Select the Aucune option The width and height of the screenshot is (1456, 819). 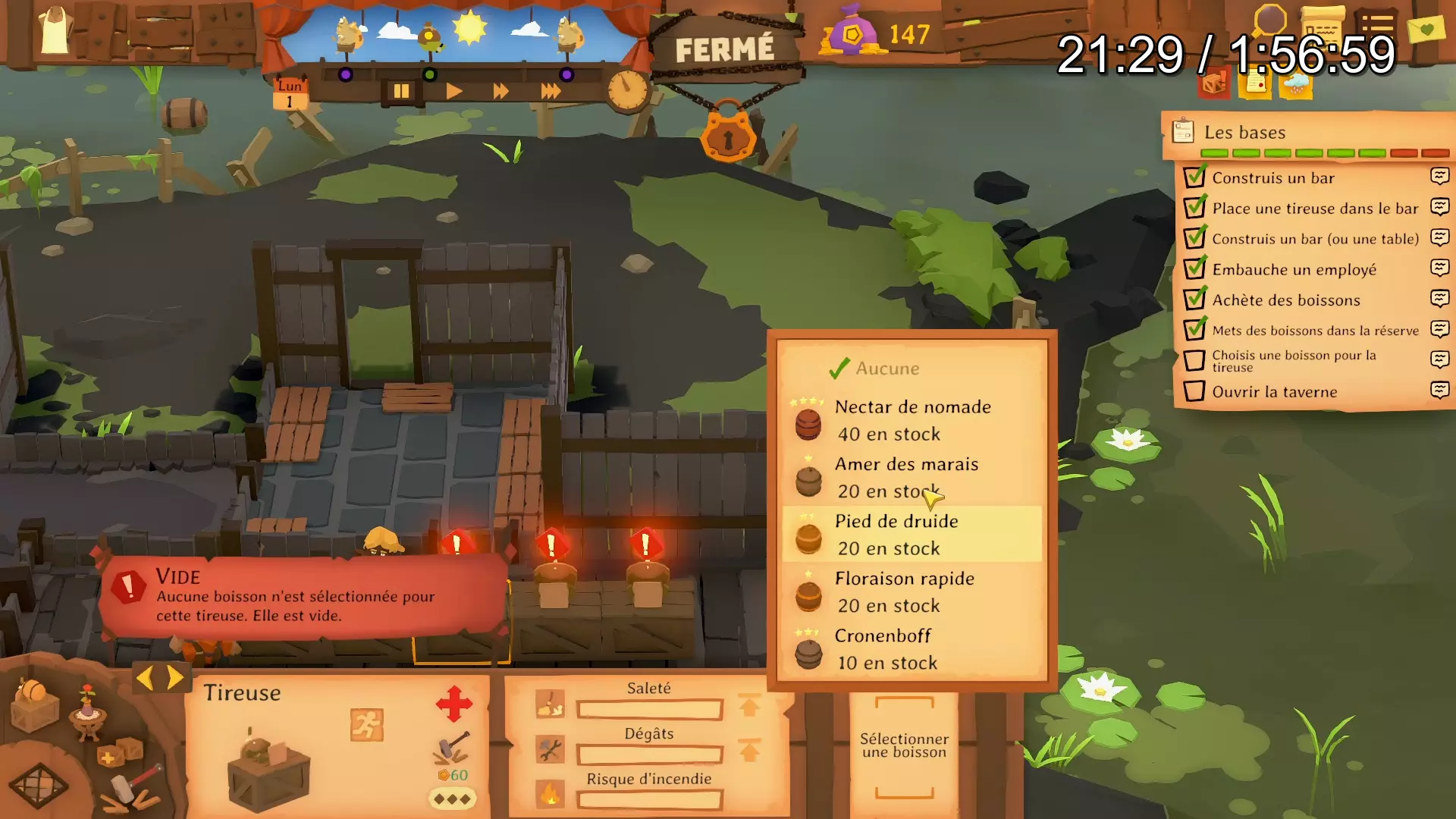tap(887, 369)
